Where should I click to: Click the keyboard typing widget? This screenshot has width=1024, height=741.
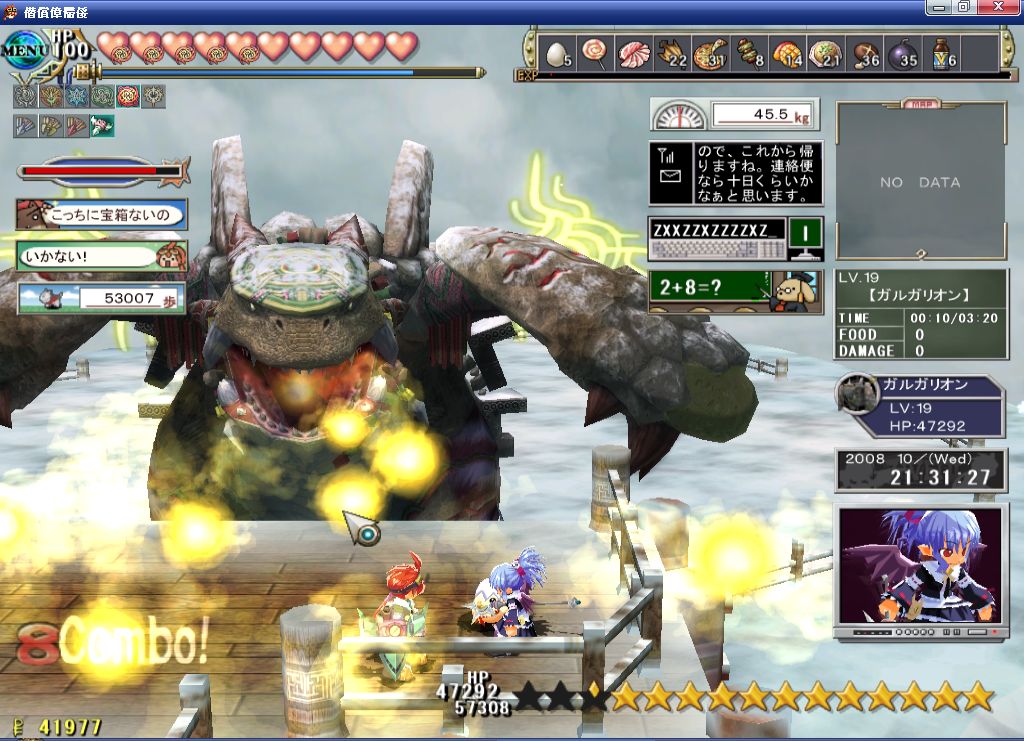[x=735, y=239]
